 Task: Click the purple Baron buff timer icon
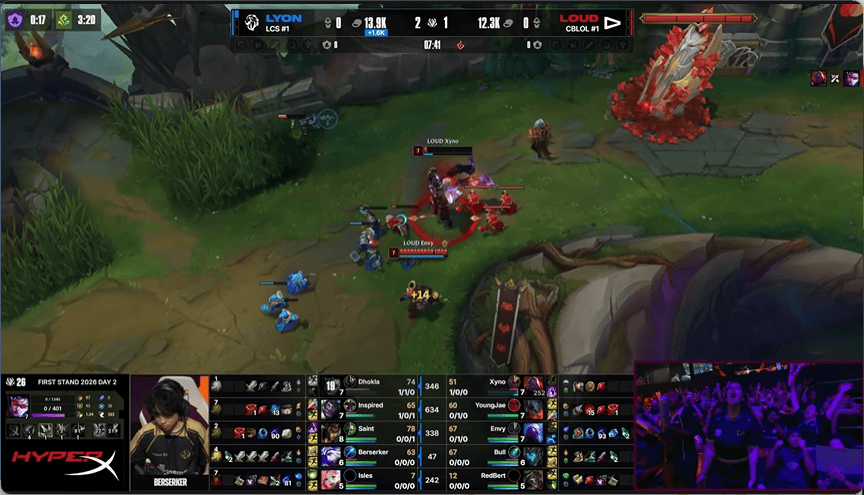[16, 18]
